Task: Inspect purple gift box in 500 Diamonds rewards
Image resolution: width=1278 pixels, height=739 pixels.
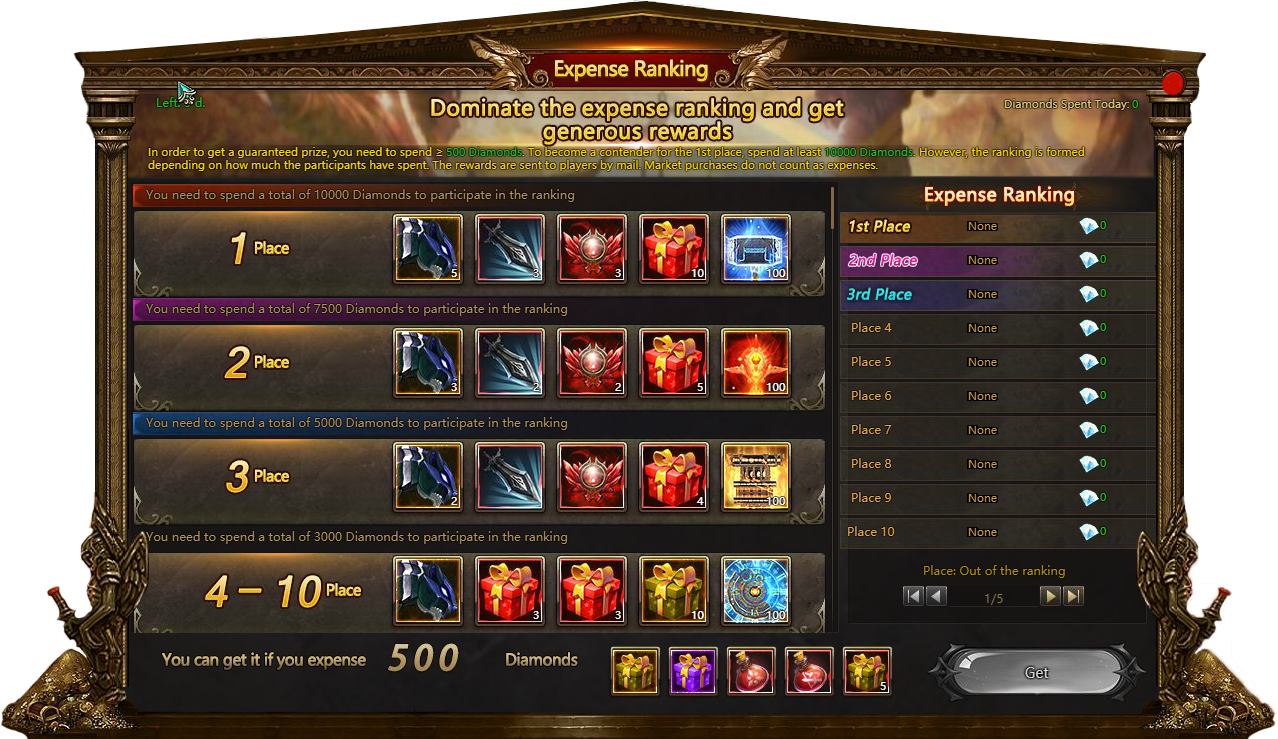Action: [693, 671]
